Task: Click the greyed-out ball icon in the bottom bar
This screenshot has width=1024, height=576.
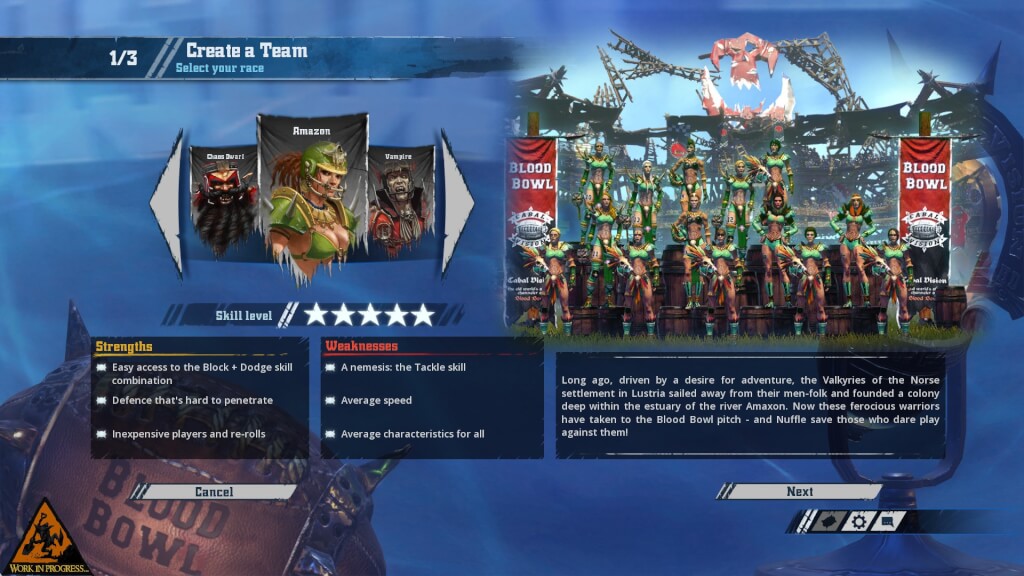Action: pos(827,521)
